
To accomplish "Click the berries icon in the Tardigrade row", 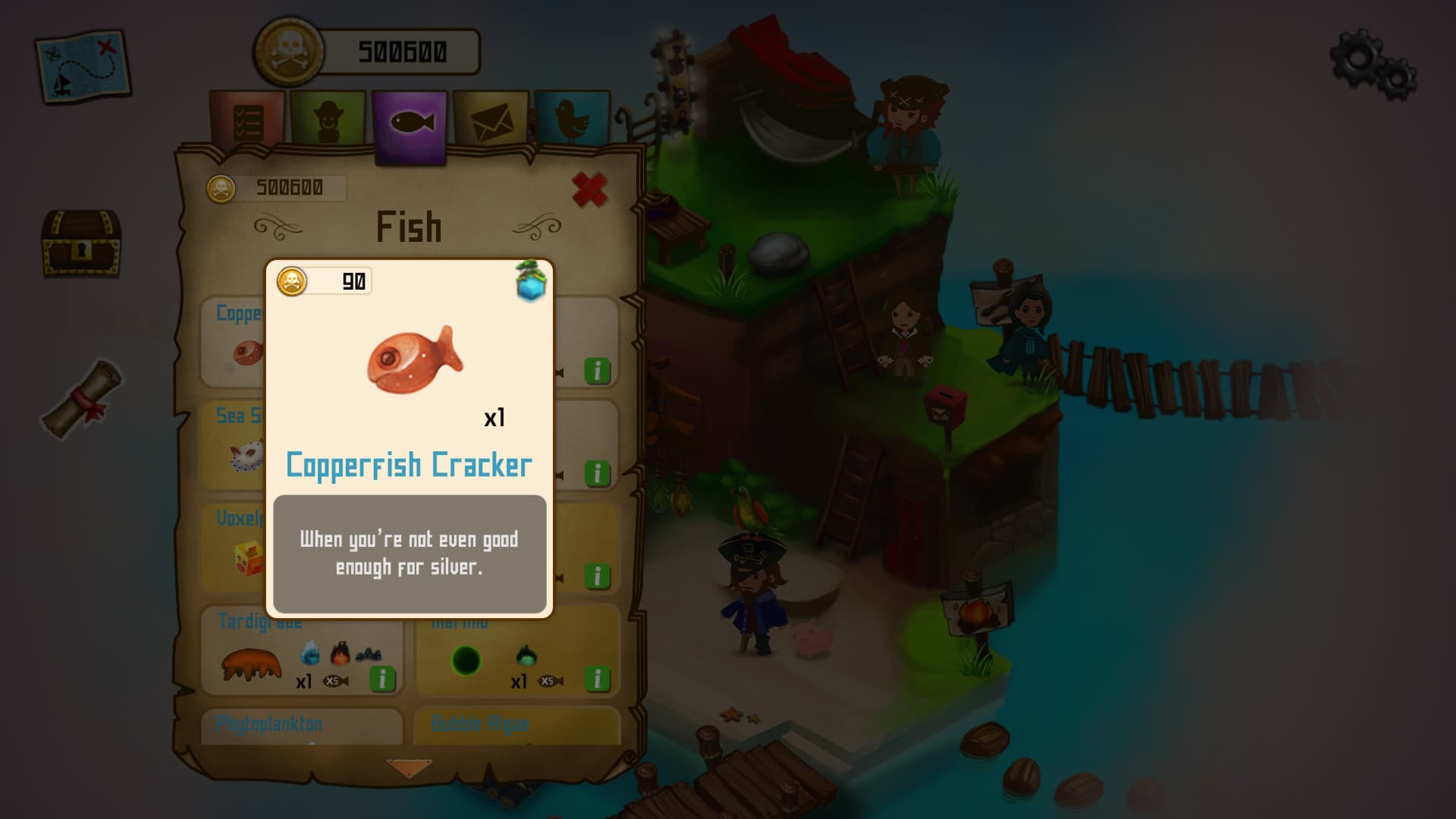I will point(370,654).
